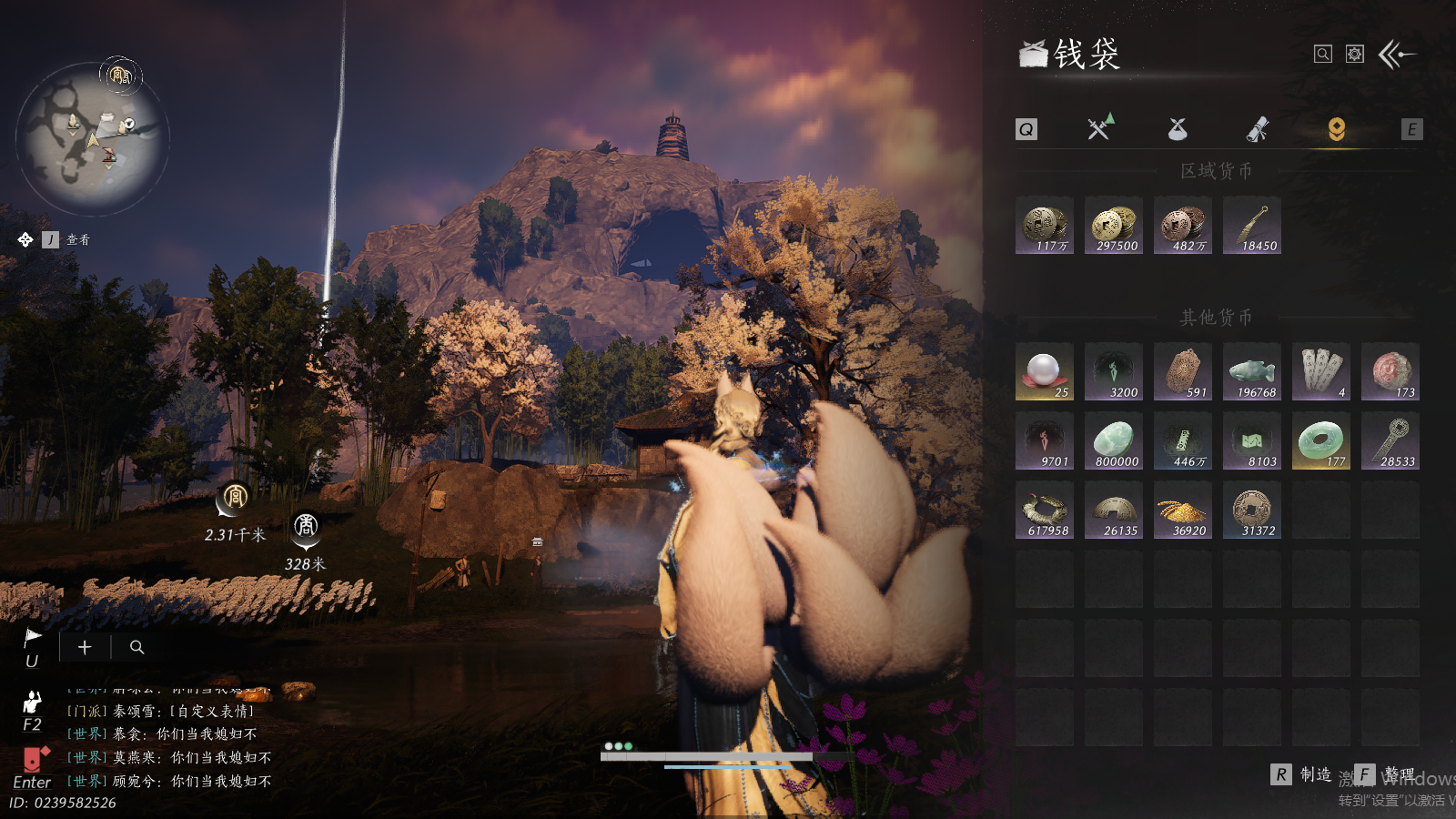Select the white pearl currency slot
The image size is (1456, 819).
coord(1045,371)
